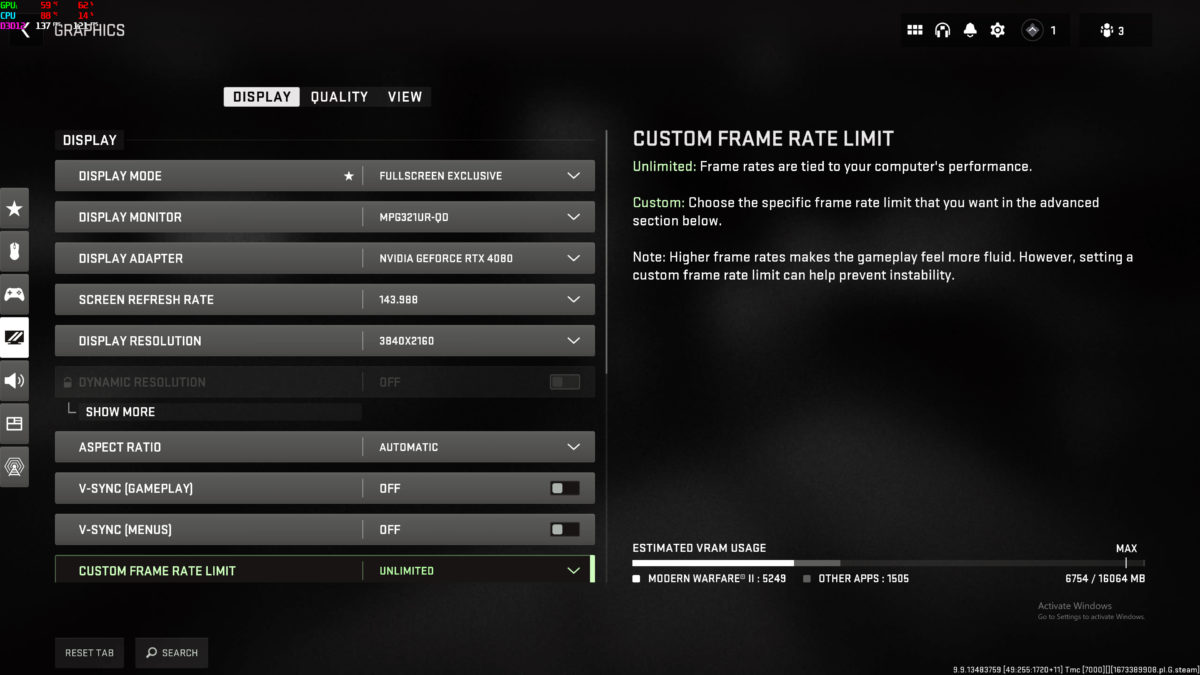Select the Display tab
This screenshot has height=675, width=1200.
(262, 97)
